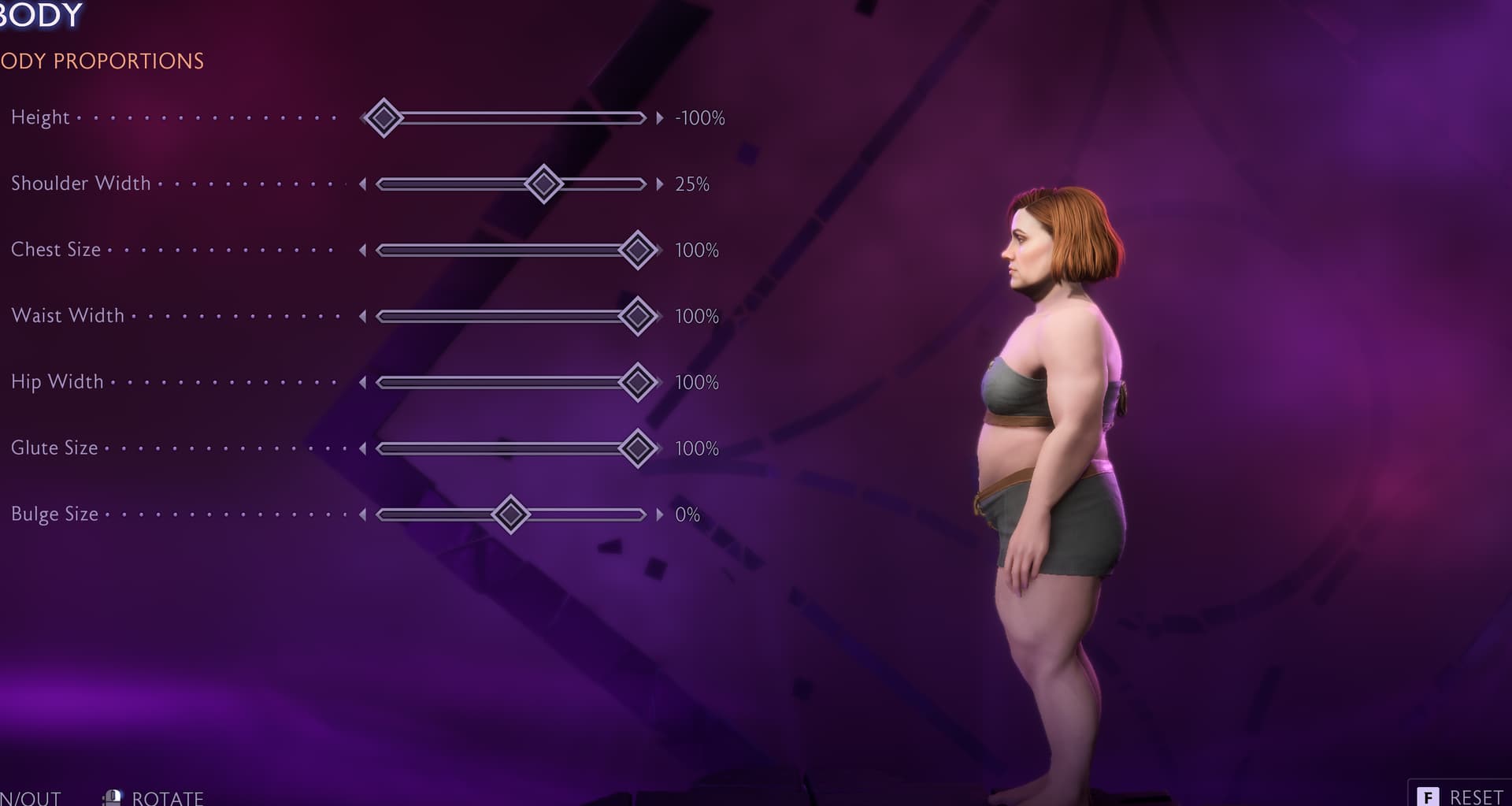Click the Glute Size slider handle

click(638, 449)
